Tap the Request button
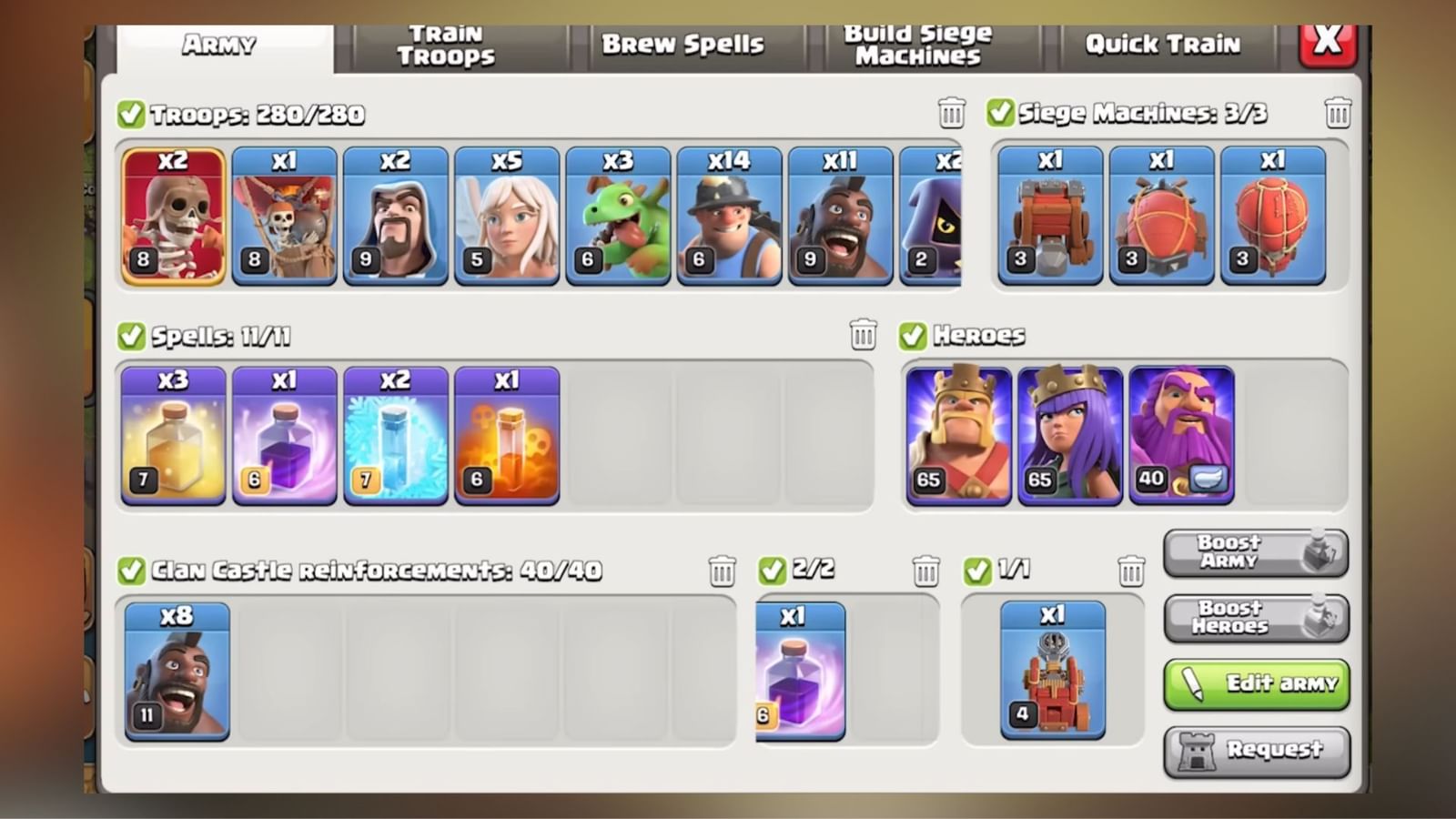The image size is (1456, 819). [x=1256, y=750]
